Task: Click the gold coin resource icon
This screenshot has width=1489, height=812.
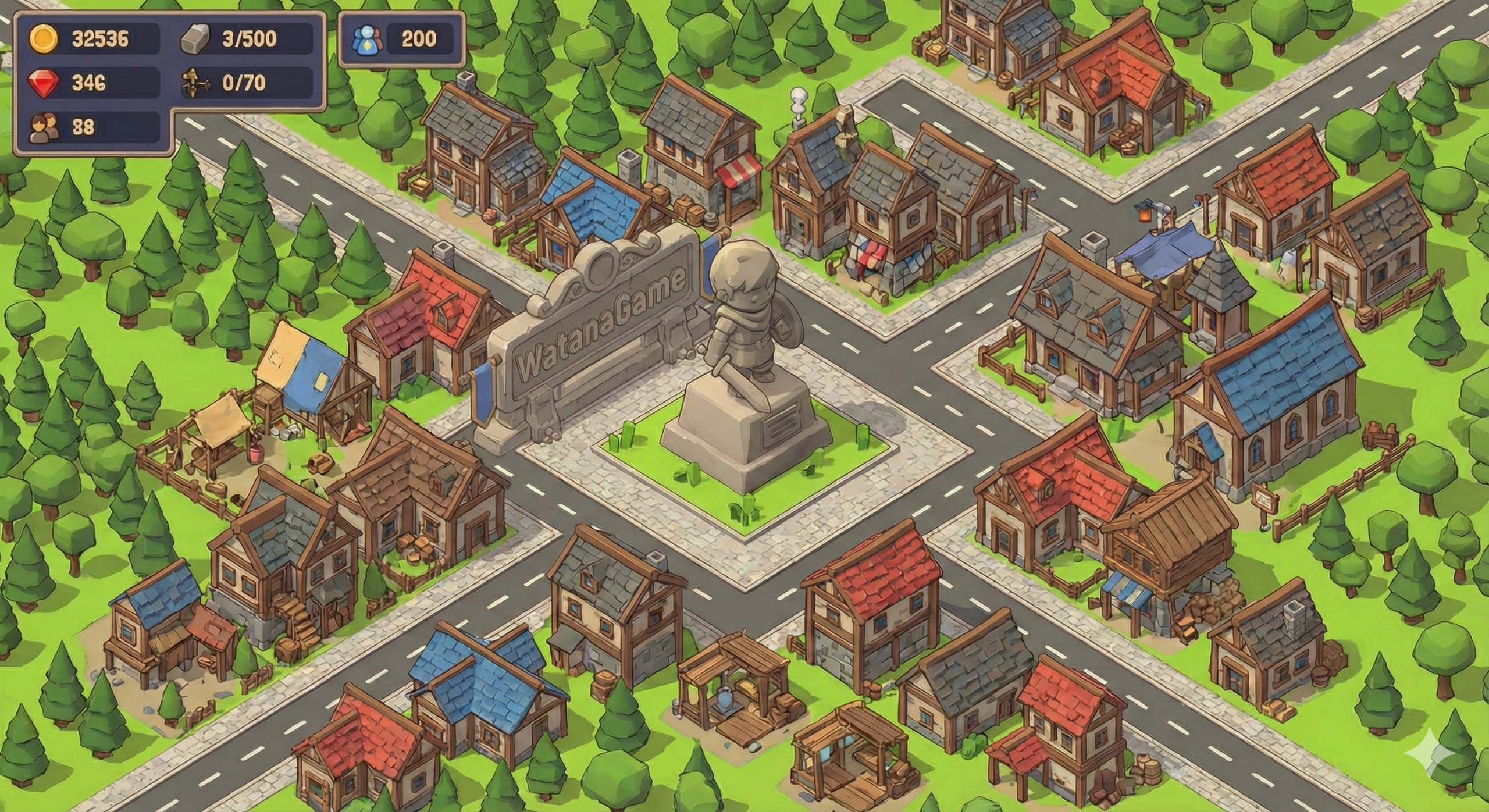Action: (x=44, y=39)
